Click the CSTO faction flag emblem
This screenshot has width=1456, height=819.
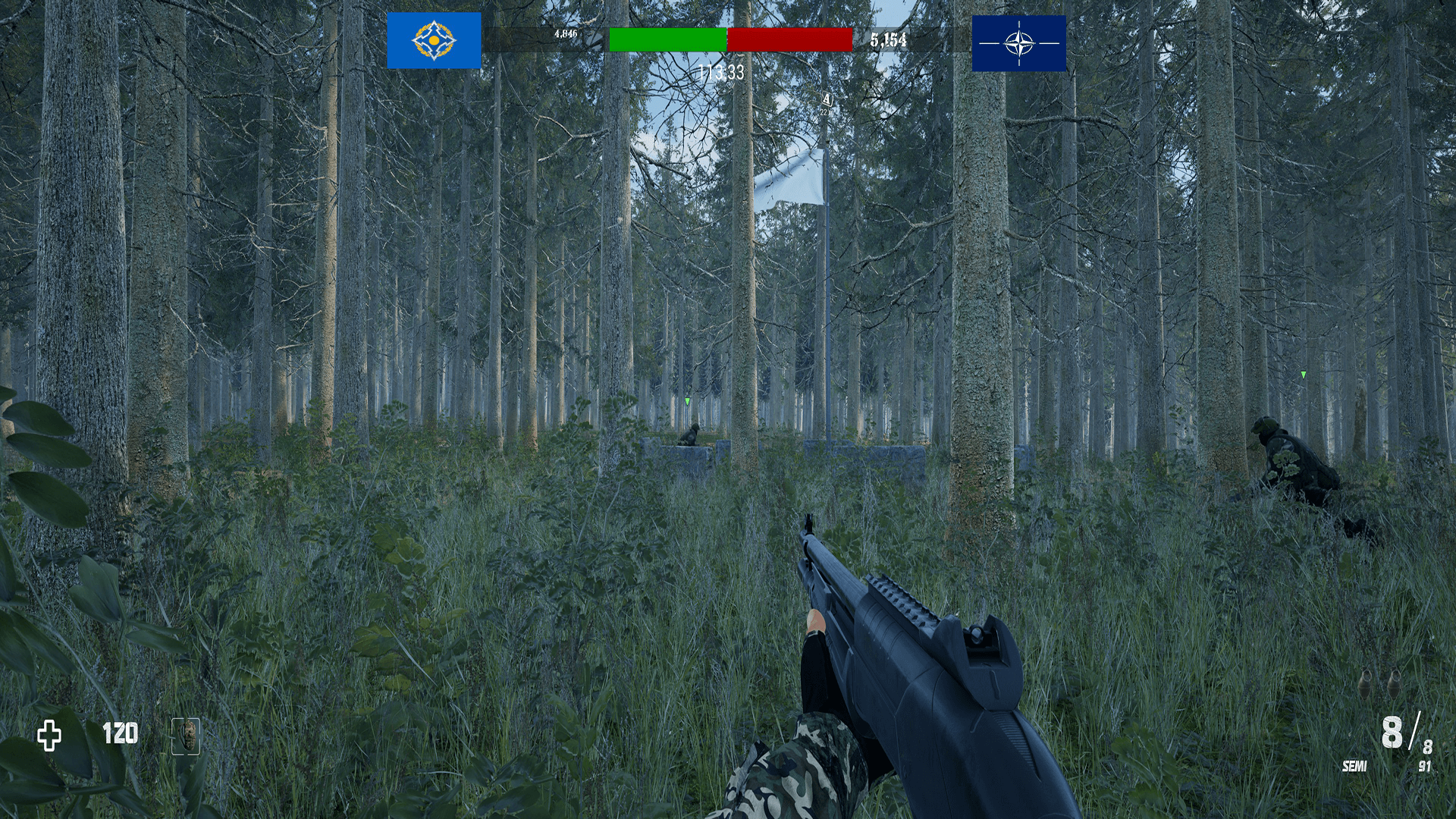click(435, 40)
